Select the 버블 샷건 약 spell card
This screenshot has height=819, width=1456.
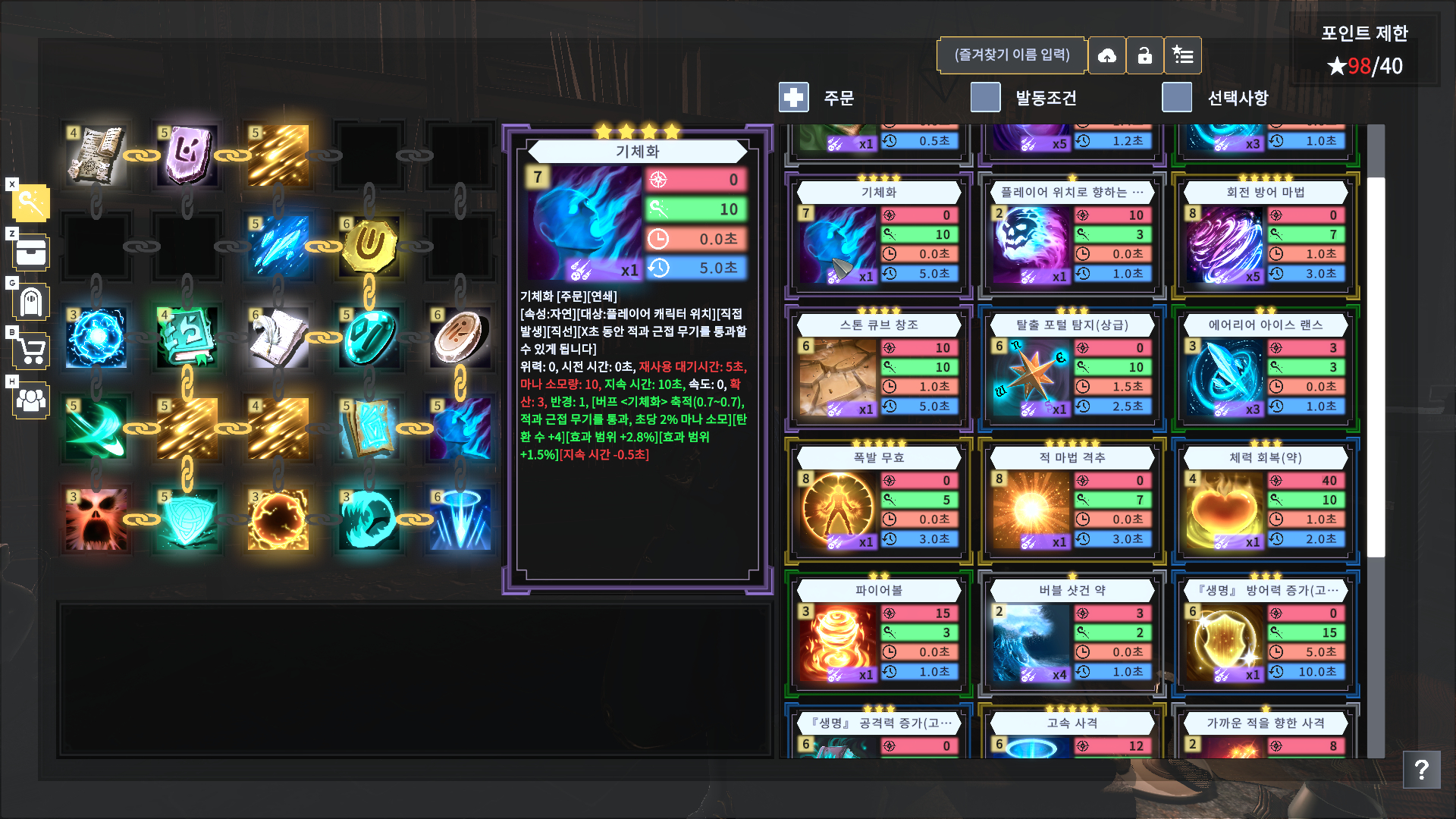1070,631
